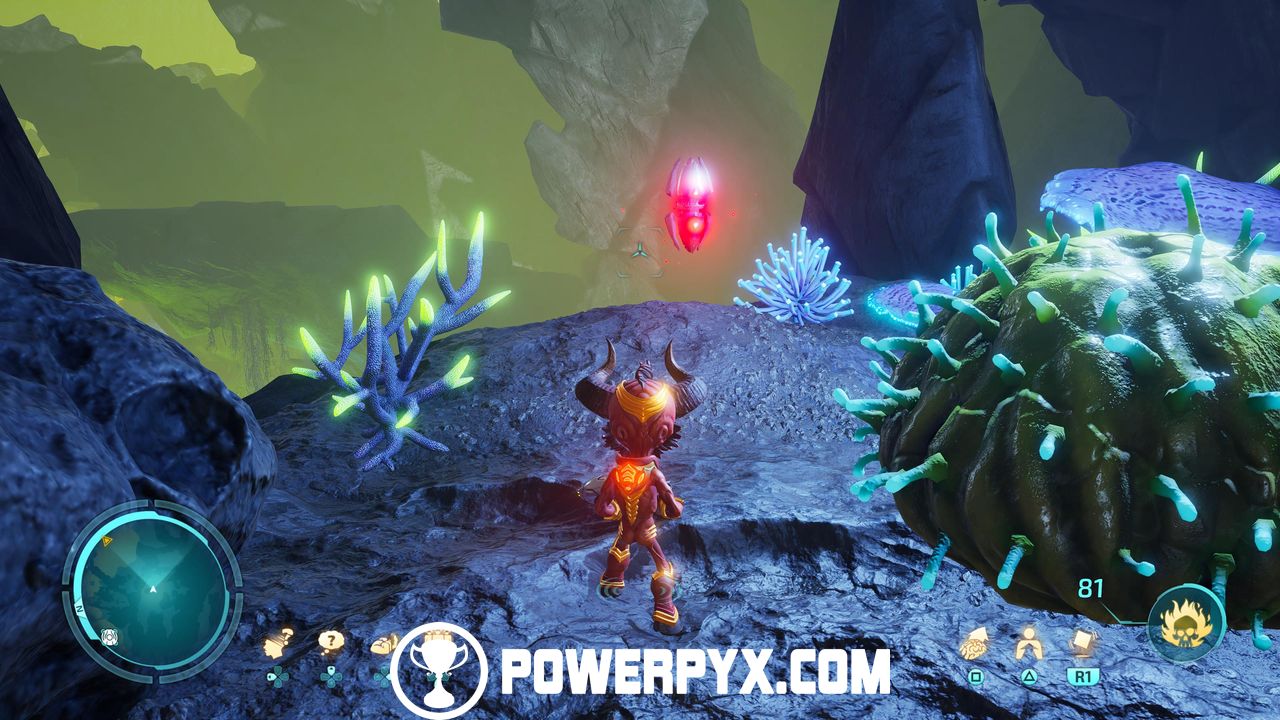Open the circular radar minimap
The width and height of the screenshot is (1280, 720).
point(152,588)
